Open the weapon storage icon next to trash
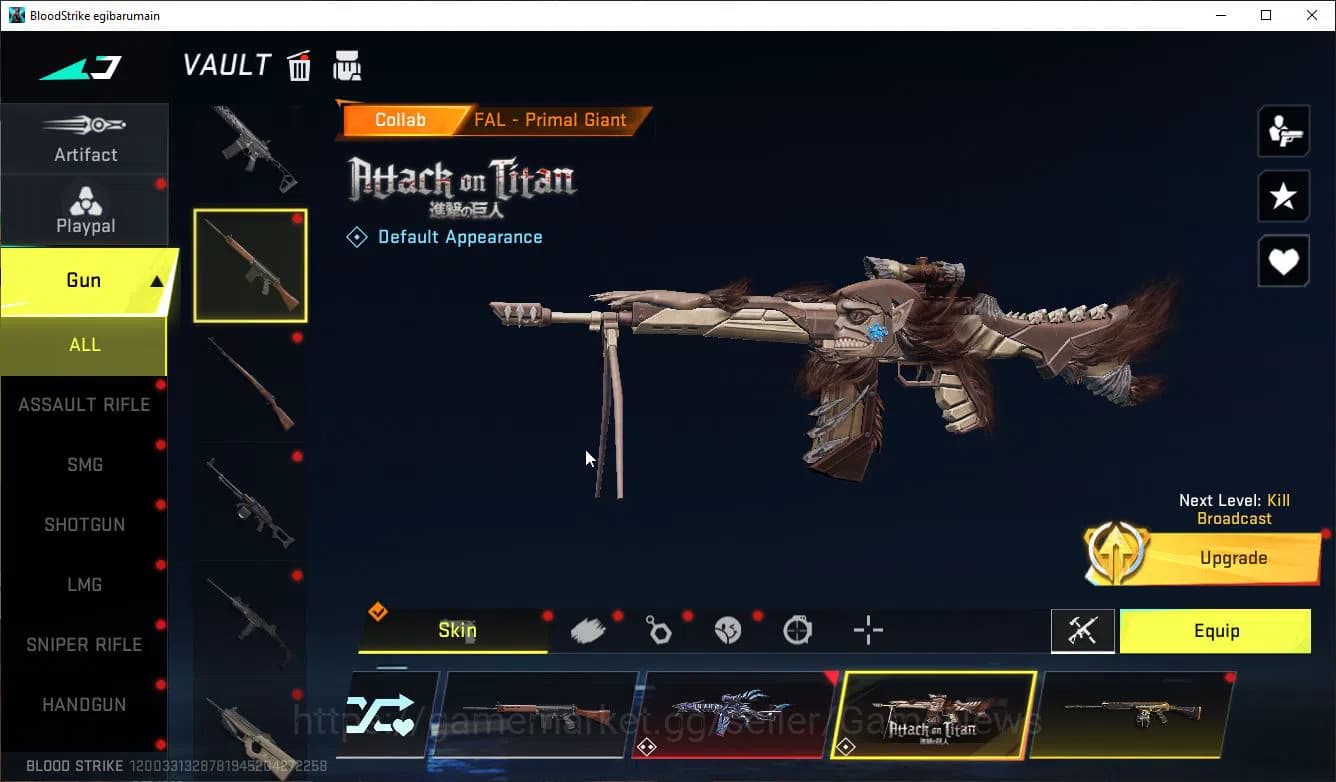 pos(347,65)
